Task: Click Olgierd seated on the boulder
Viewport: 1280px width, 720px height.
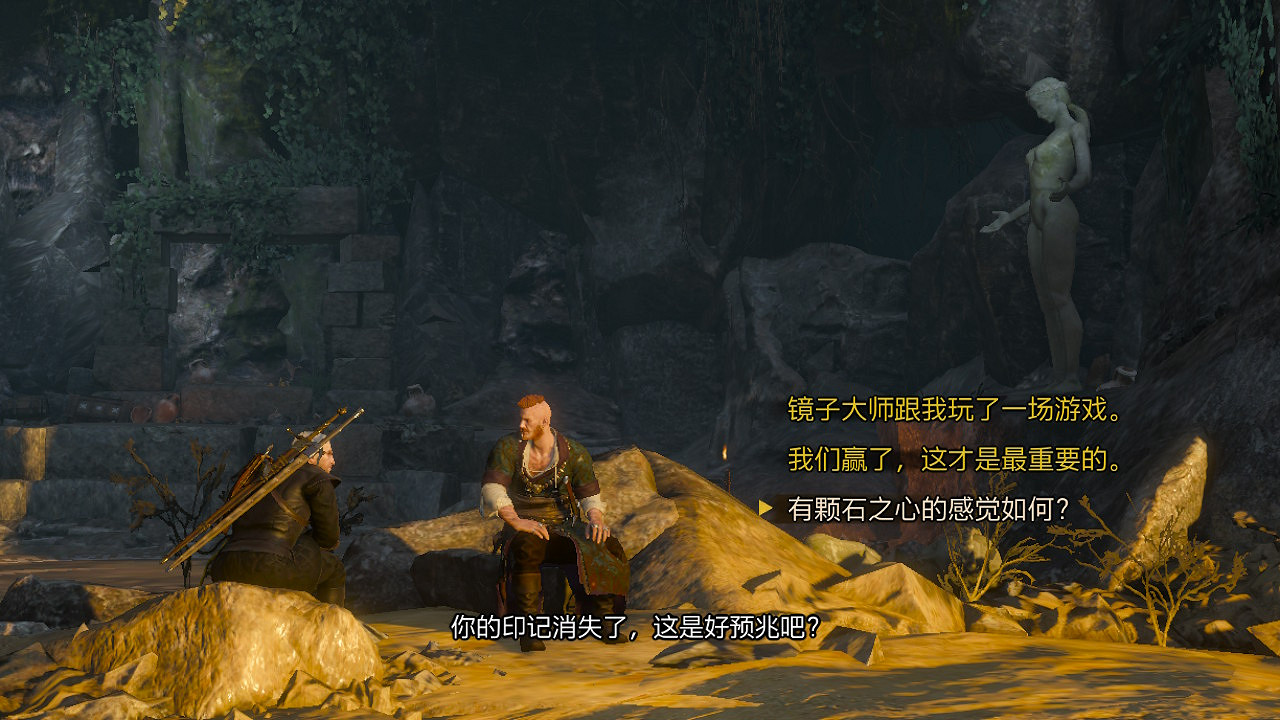Action: (545, 500)
